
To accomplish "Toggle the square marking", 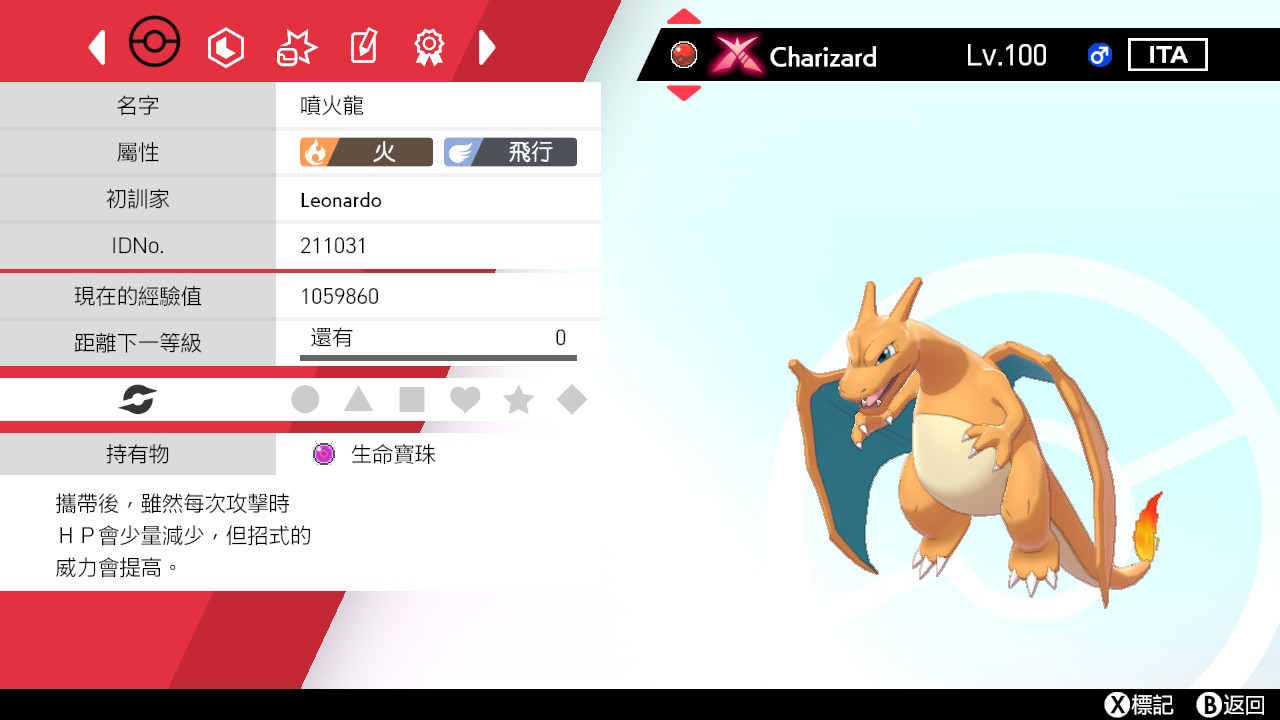I will pos(412,400).
